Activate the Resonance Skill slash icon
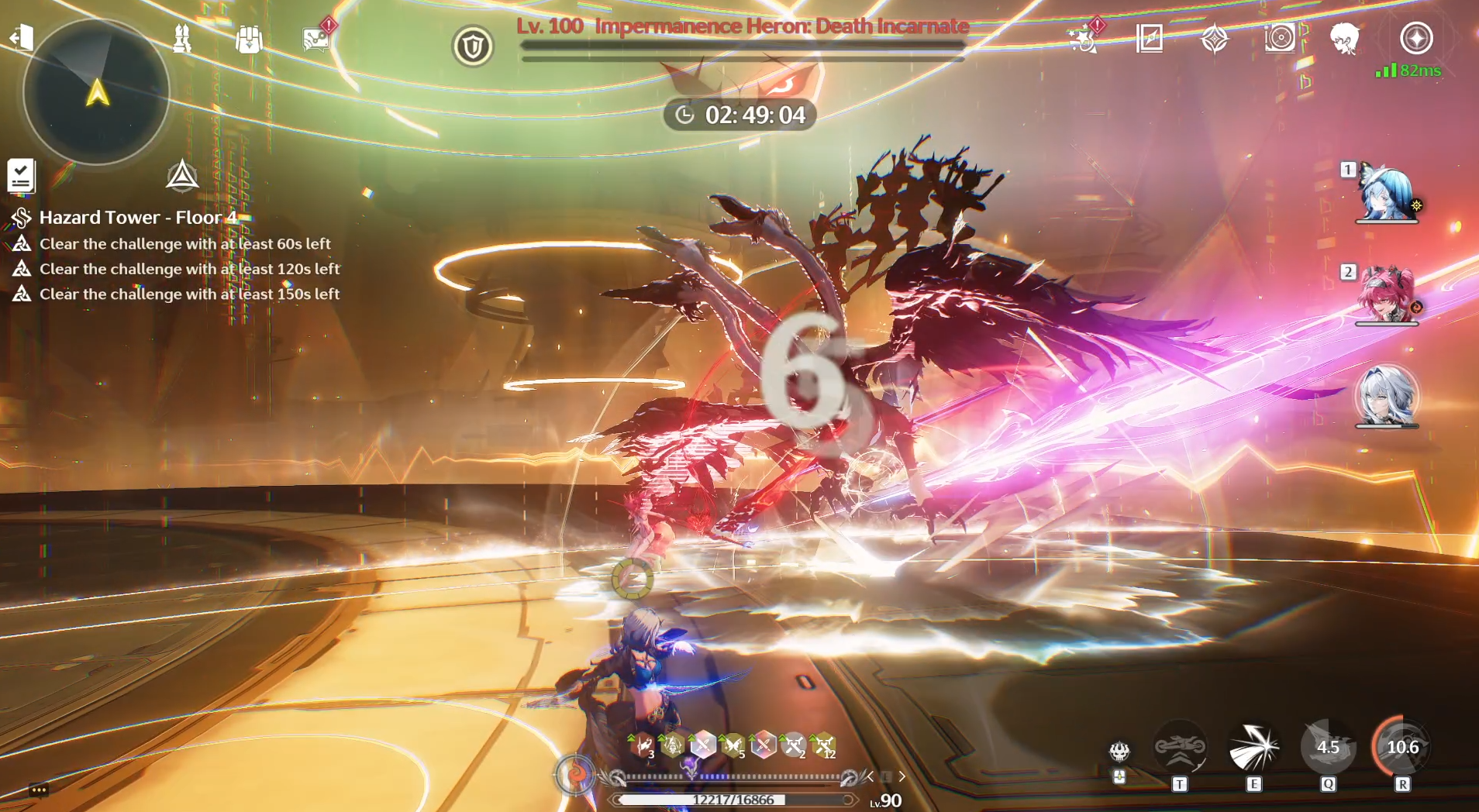The width and height of the screenshot is (1479, 812). coord(1253,748)
